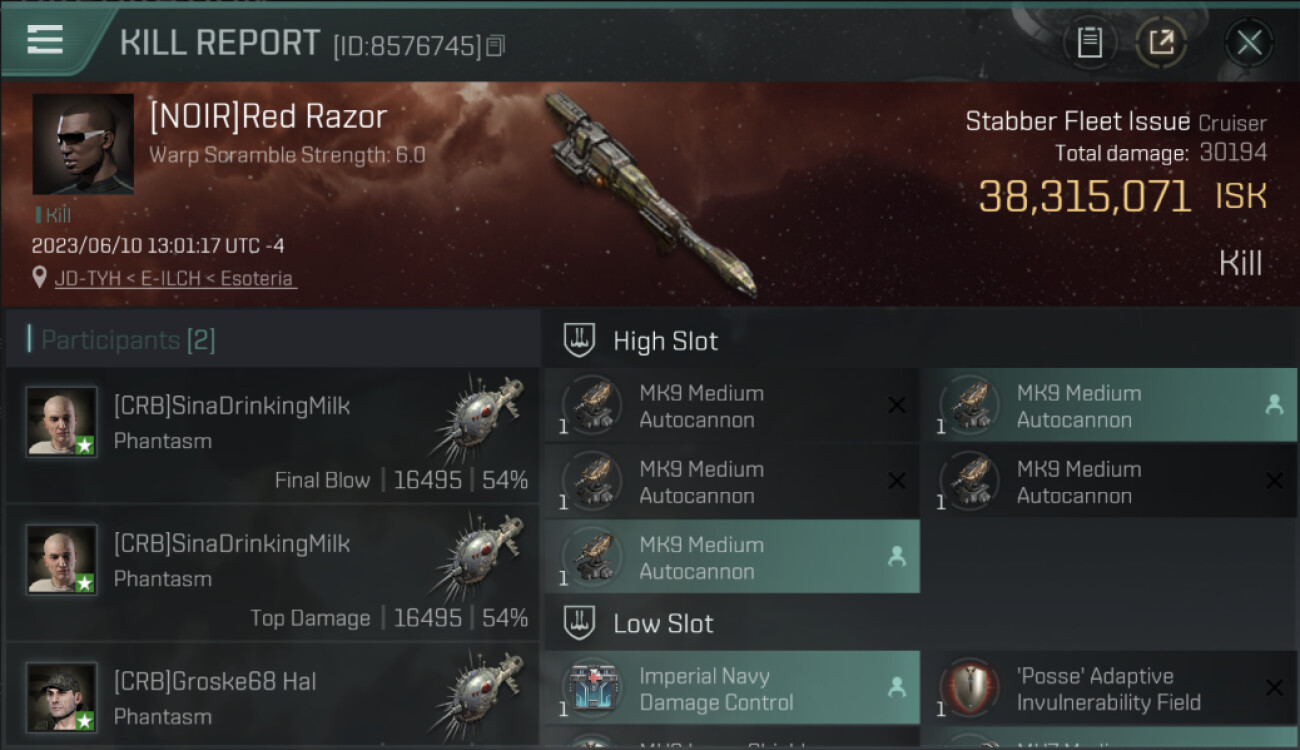This screenshot has width=1300, height=750.
Task: Click the Low Slot section header
Action: tap(663, 624)
